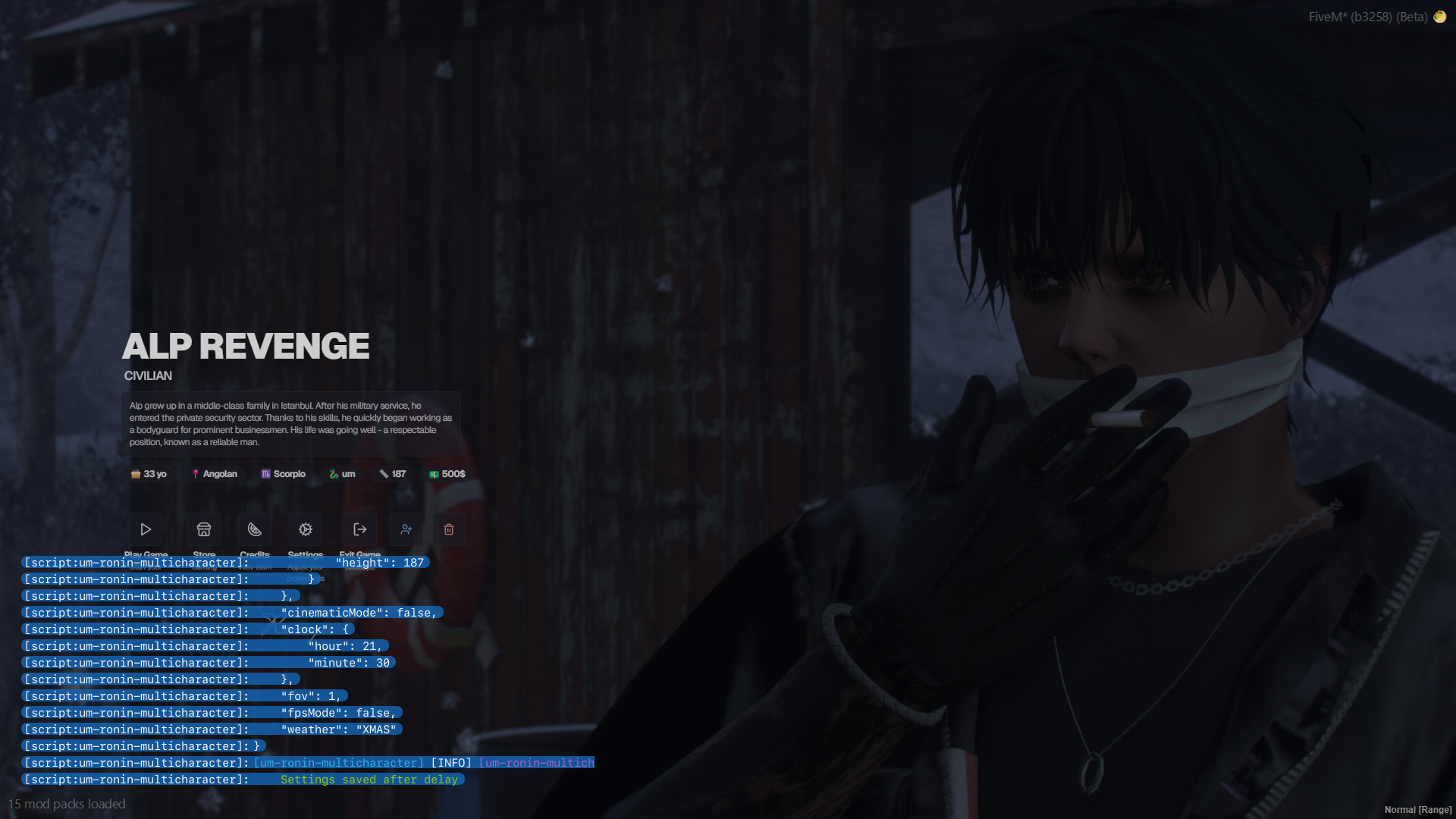Click the pin icon on the Angolan badge
The width and height of the screenshot is (1456, 819).
click(x=195, y=473)
